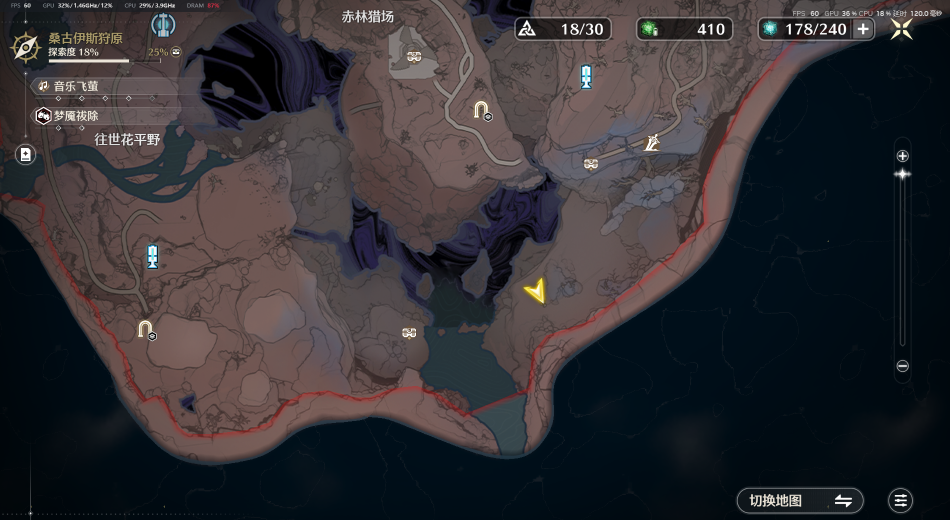Open the 音乐飞萤 collection tracker
This screenshot has height=520, width=950.
click(76, 87)
